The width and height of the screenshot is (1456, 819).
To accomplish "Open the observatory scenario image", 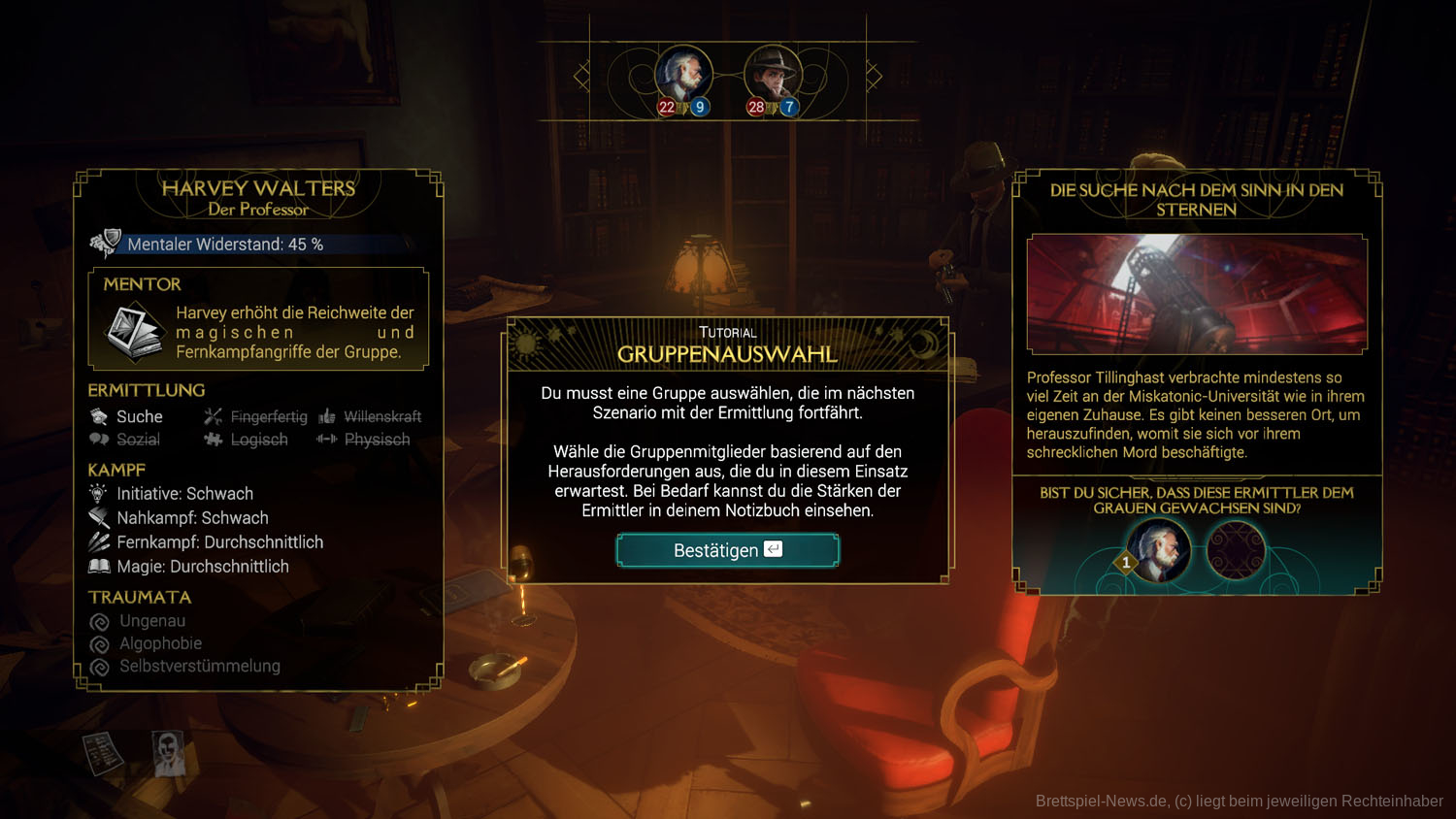I will point(1197,294).
